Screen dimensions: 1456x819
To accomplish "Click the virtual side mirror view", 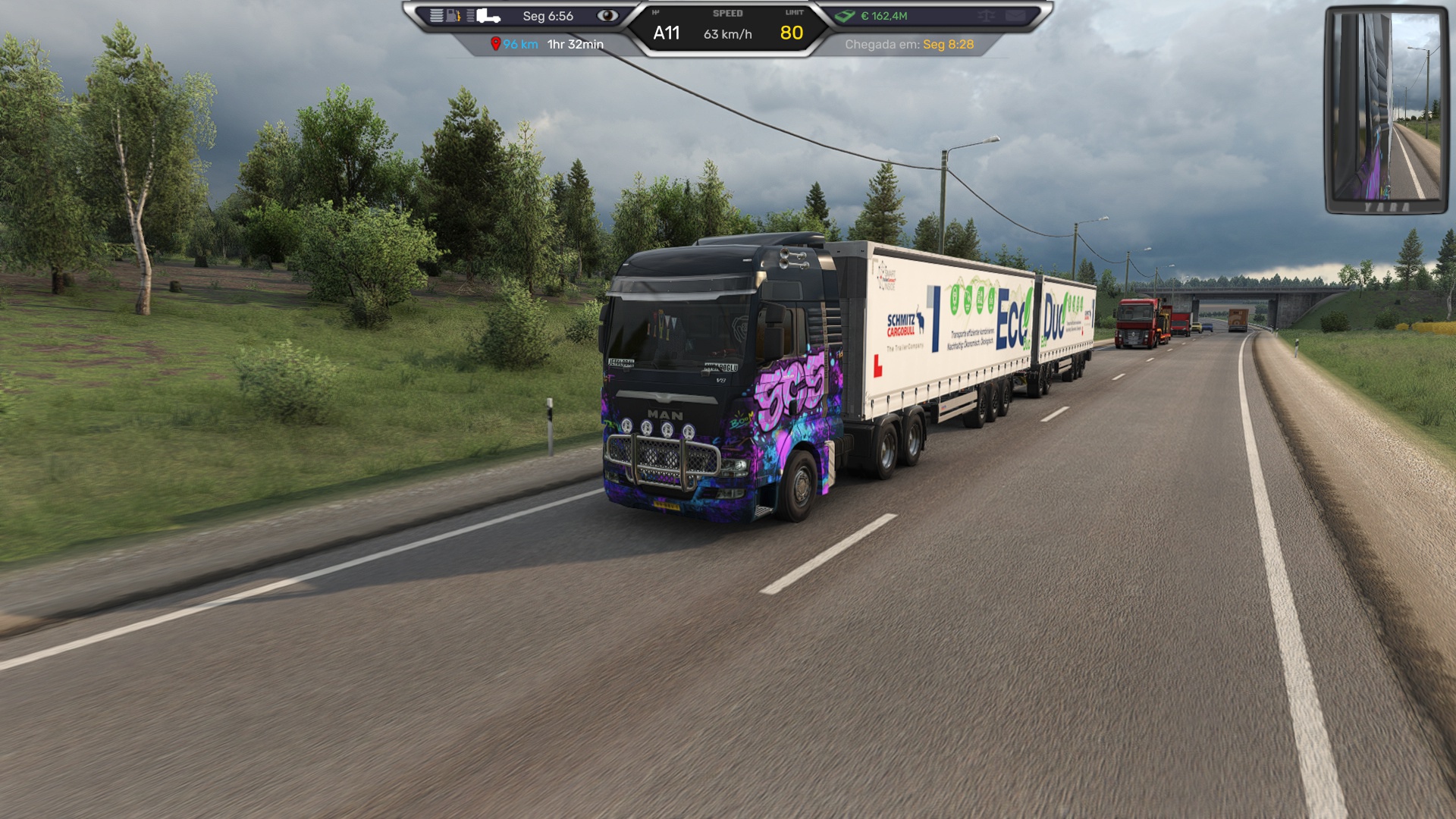I will [x=1386, y=110].
